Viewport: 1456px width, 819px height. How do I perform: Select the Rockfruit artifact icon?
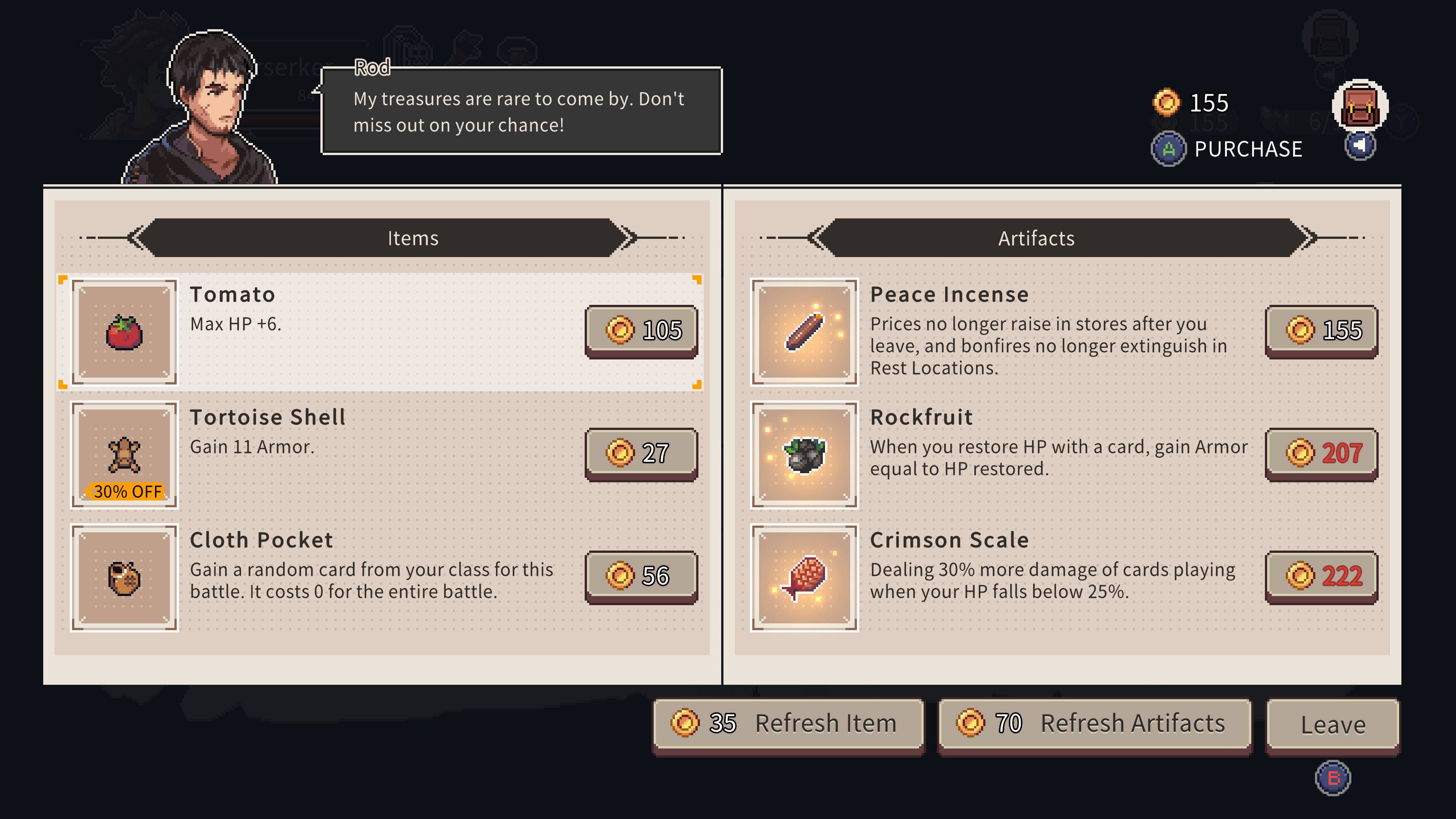pos(804,455)
